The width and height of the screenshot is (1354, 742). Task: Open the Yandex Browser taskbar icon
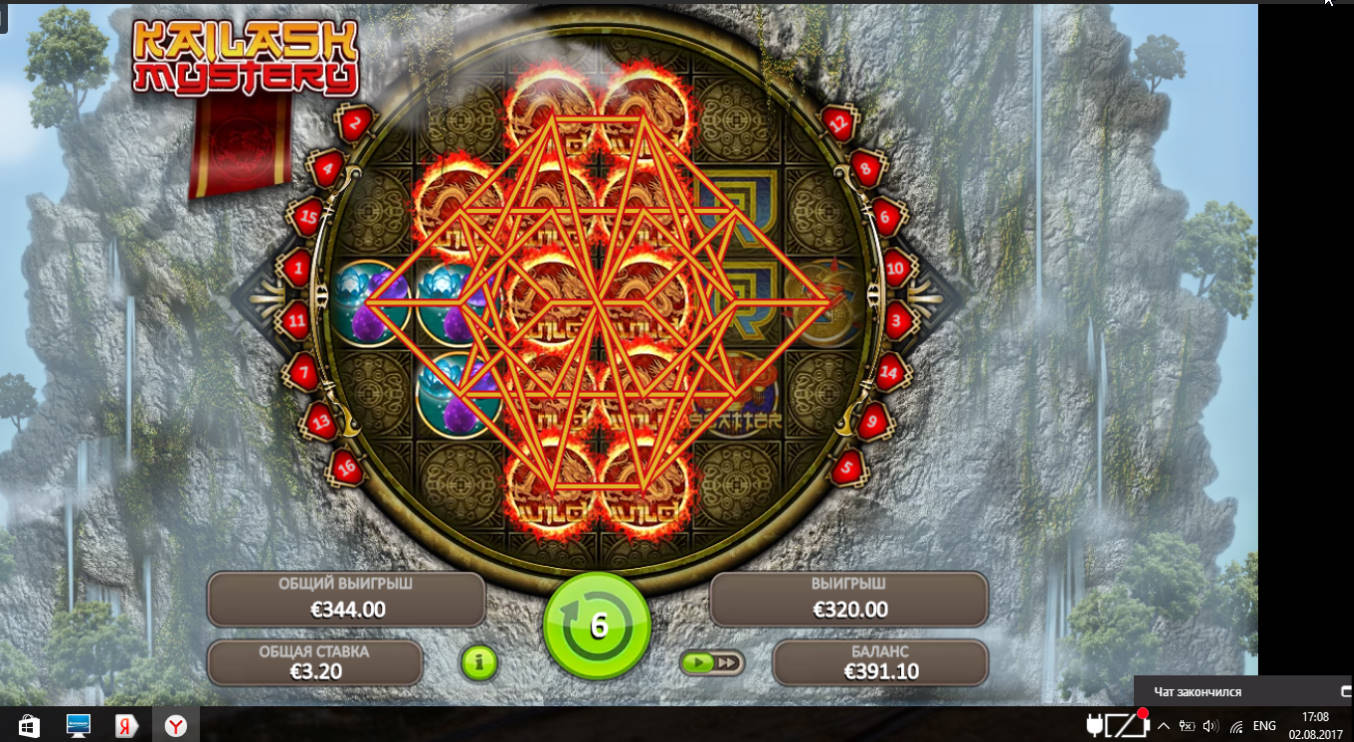pyautogui.click(x=176, y=724)
